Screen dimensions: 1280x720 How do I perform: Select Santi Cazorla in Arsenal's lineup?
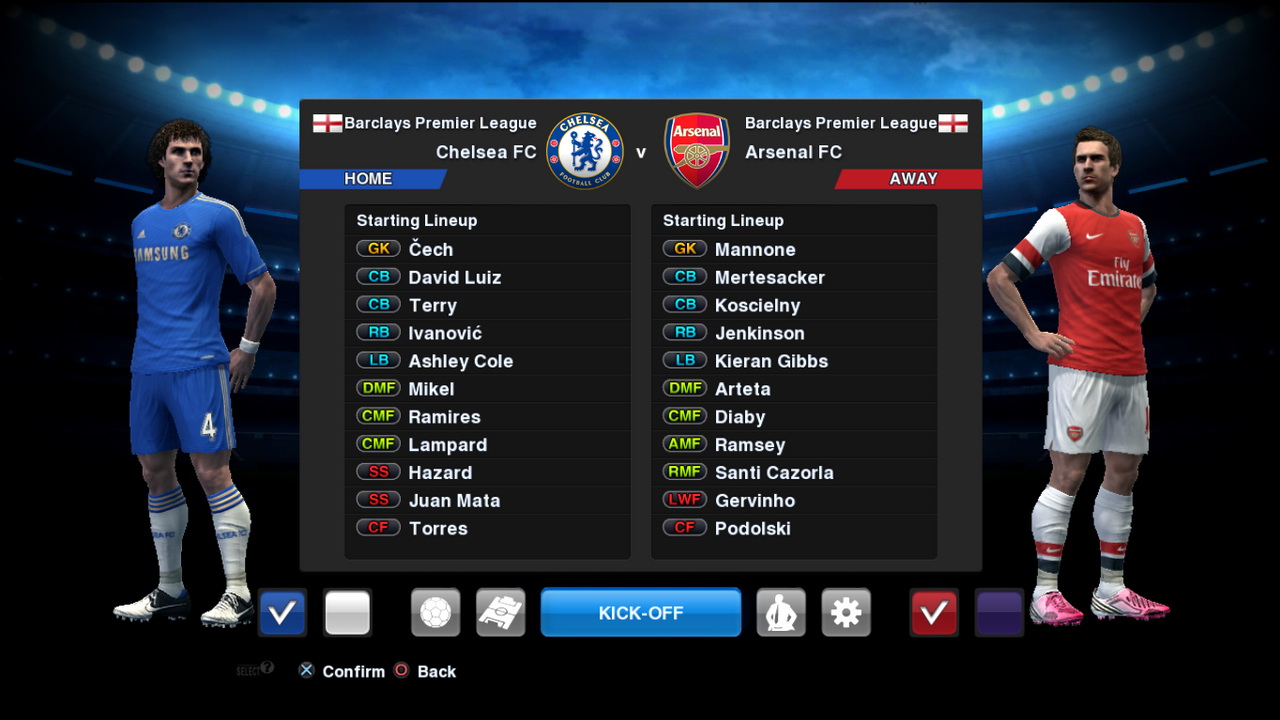774,472
